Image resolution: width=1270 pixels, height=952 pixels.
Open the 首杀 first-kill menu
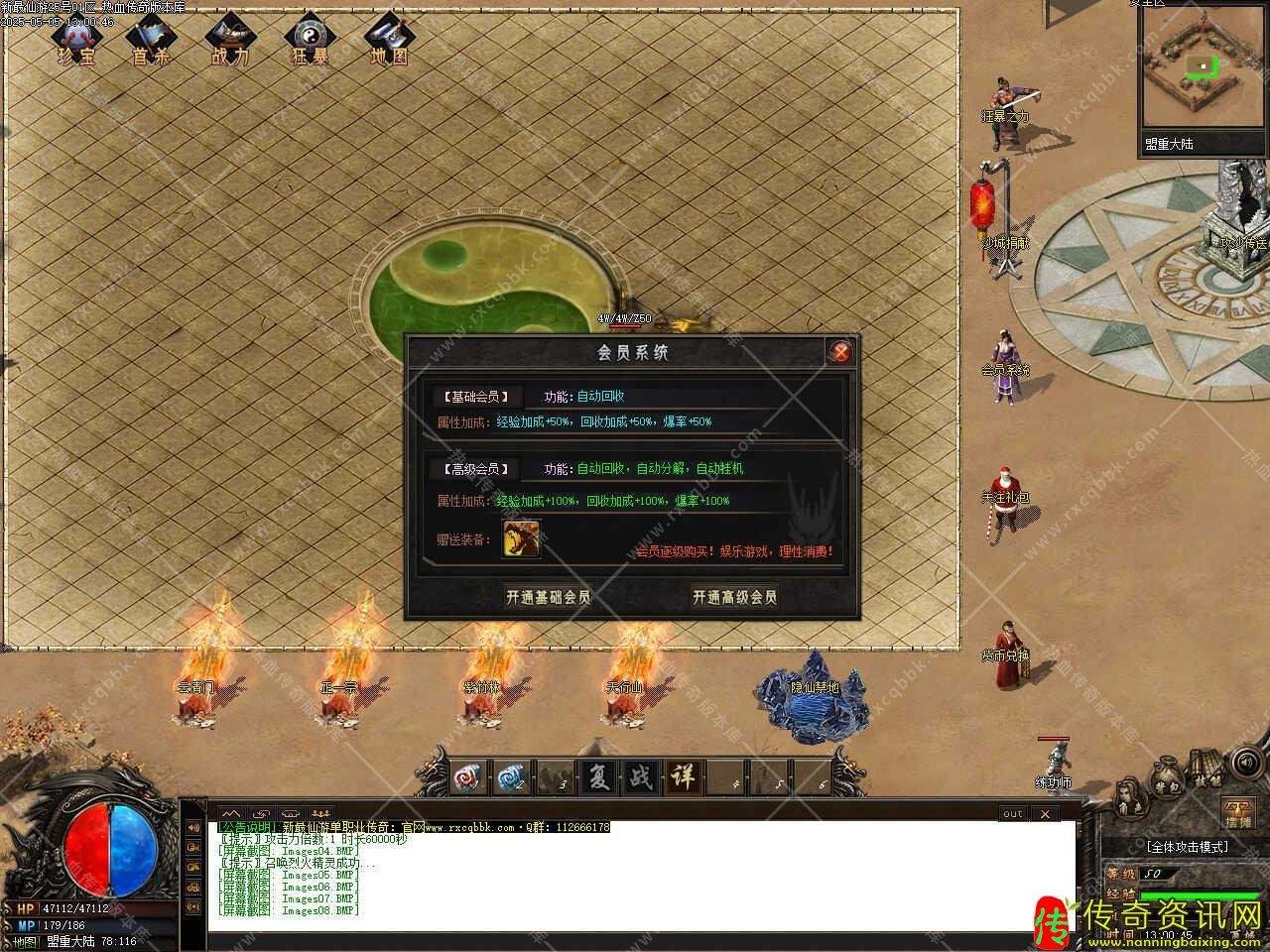pyautogui.click(x=151, y=42)
